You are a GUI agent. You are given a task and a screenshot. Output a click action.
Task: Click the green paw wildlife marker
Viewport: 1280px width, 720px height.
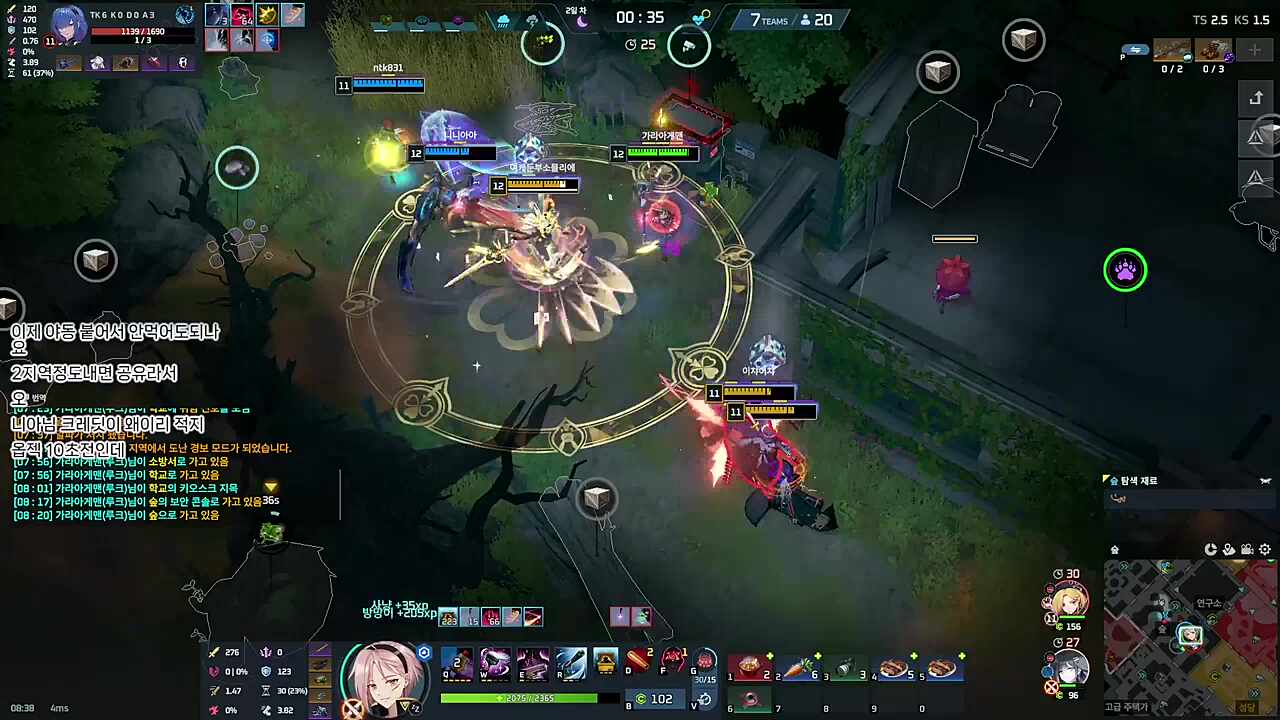click(1125, 270)
